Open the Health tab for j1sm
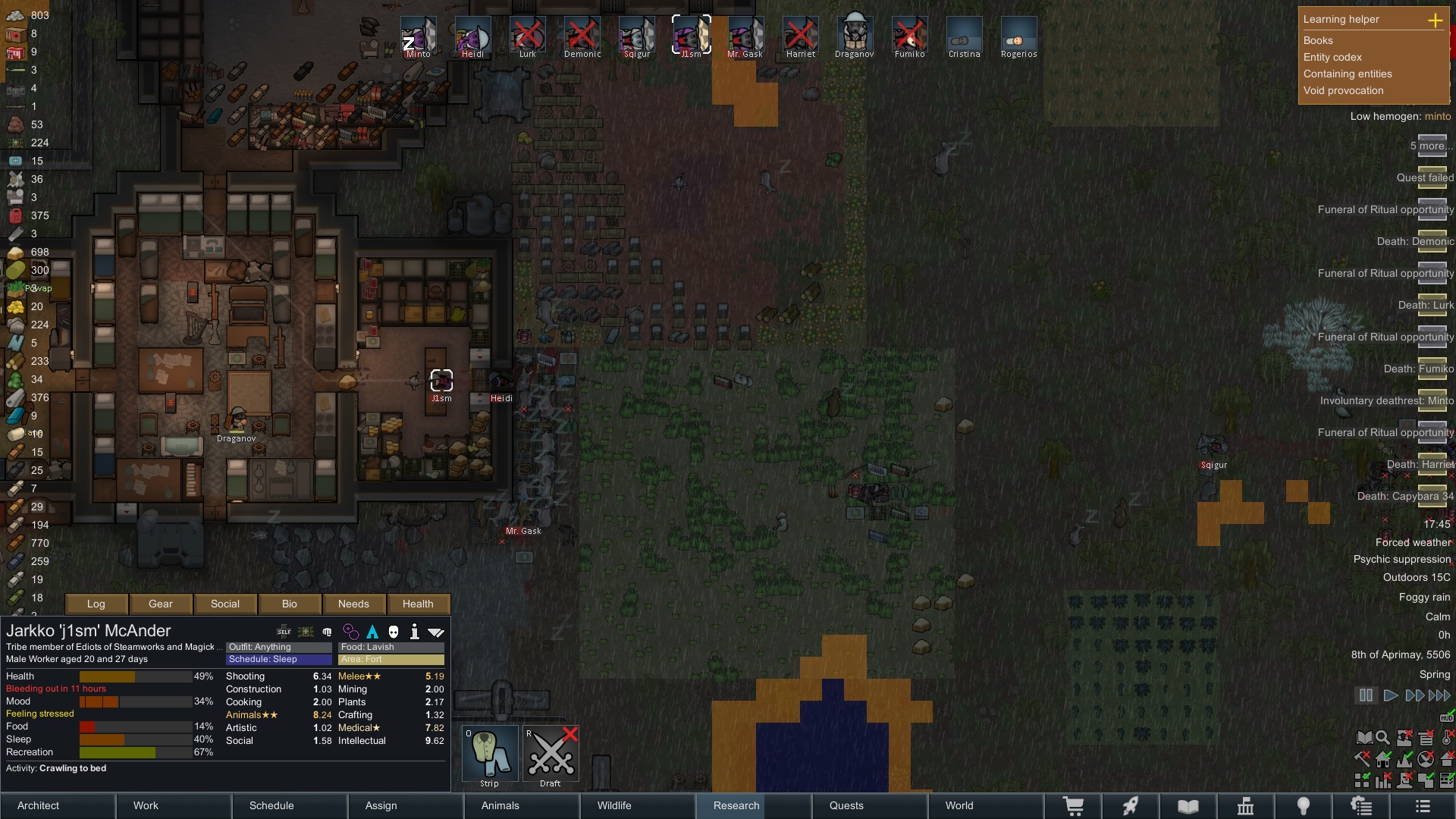The width and height of the screenshot is (1456, 819). (418, 604)
